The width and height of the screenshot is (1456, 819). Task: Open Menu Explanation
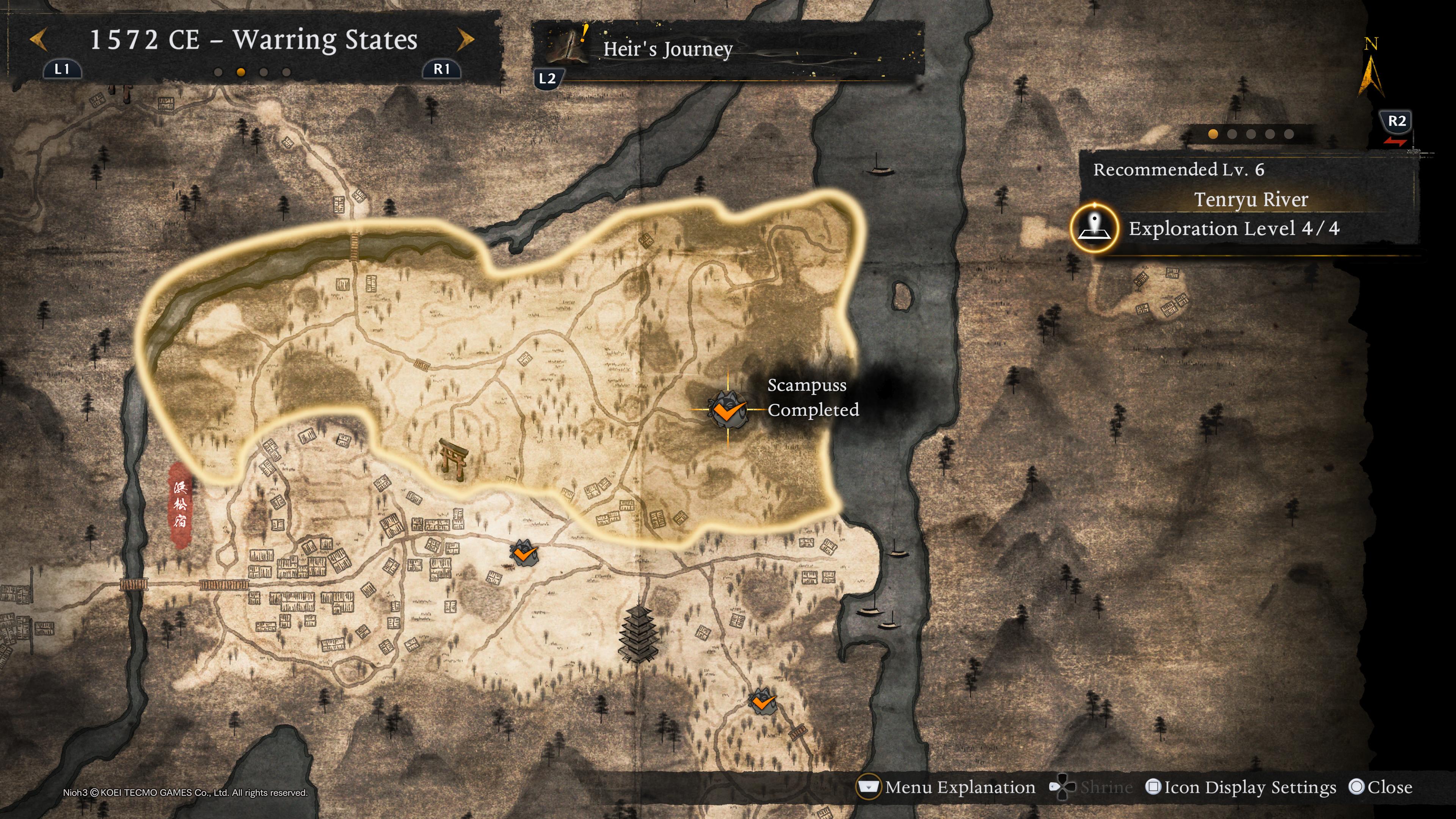click(x=947, y=788)
